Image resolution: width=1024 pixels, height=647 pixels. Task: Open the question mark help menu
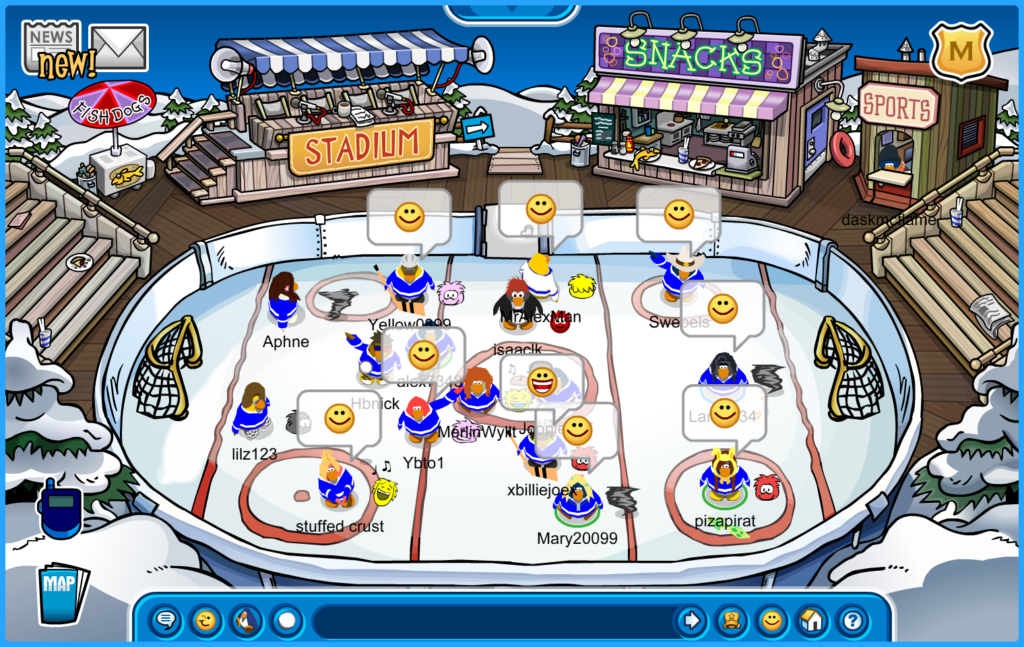pos(852,621)
